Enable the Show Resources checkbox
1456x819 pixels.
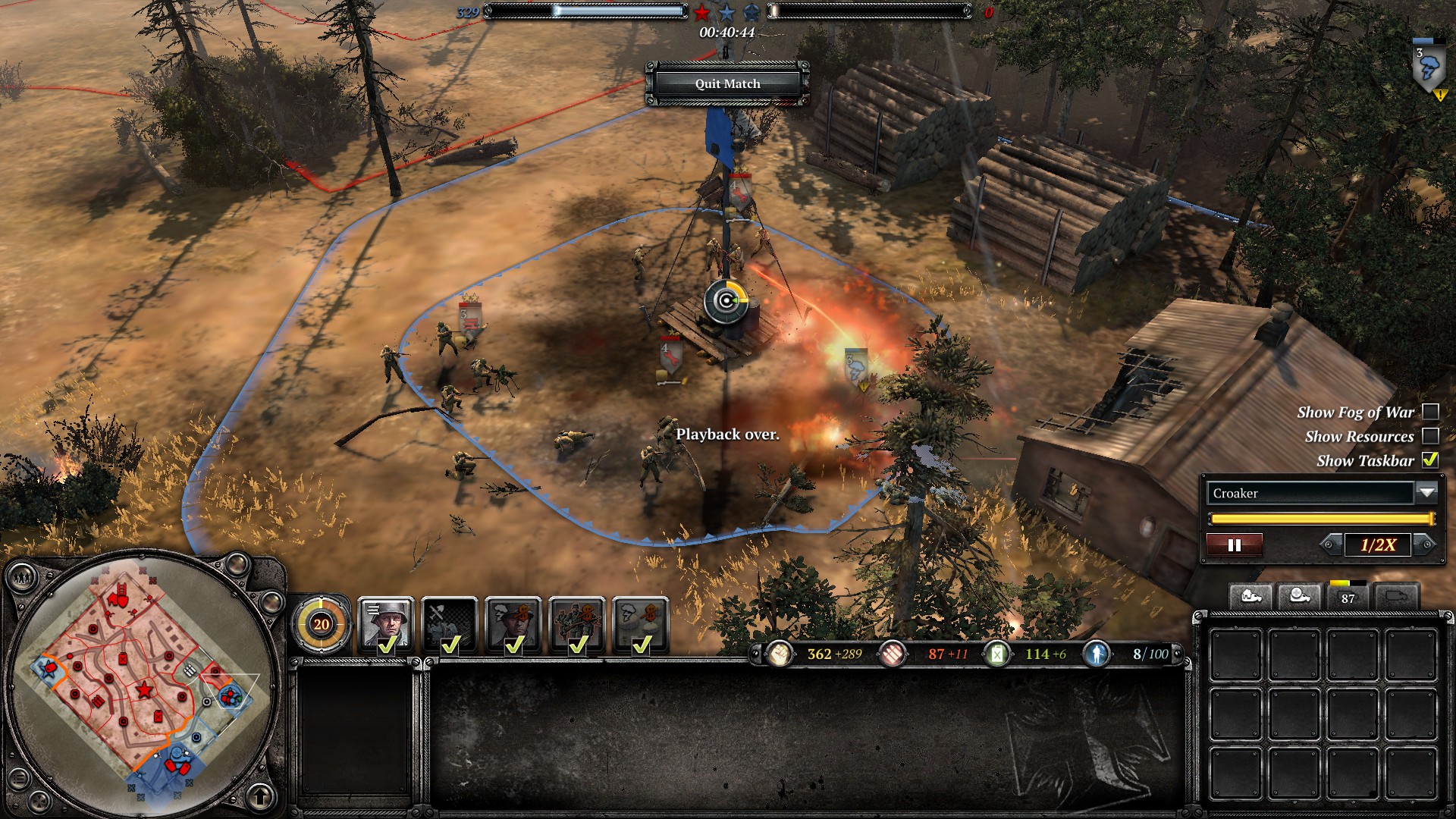[1430, 436]
